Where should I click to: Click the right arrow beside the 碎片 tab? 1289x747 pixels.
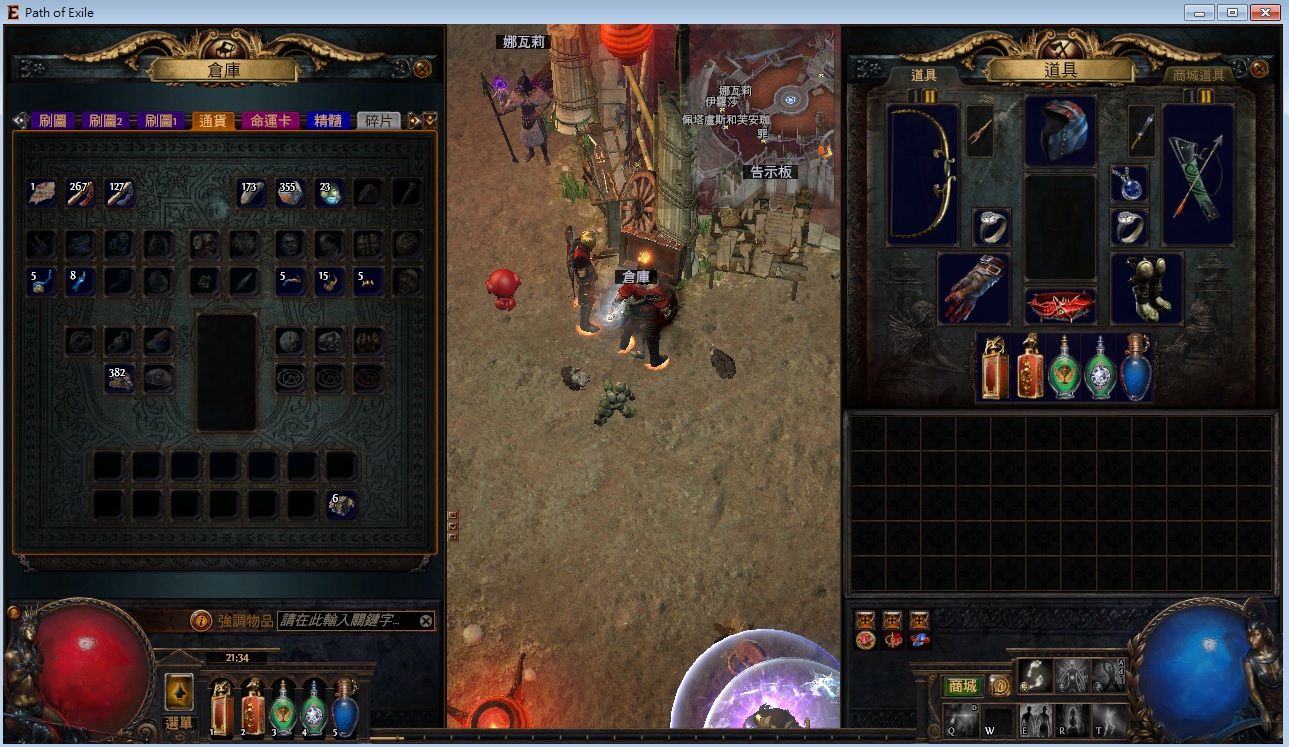click(414, 119)
